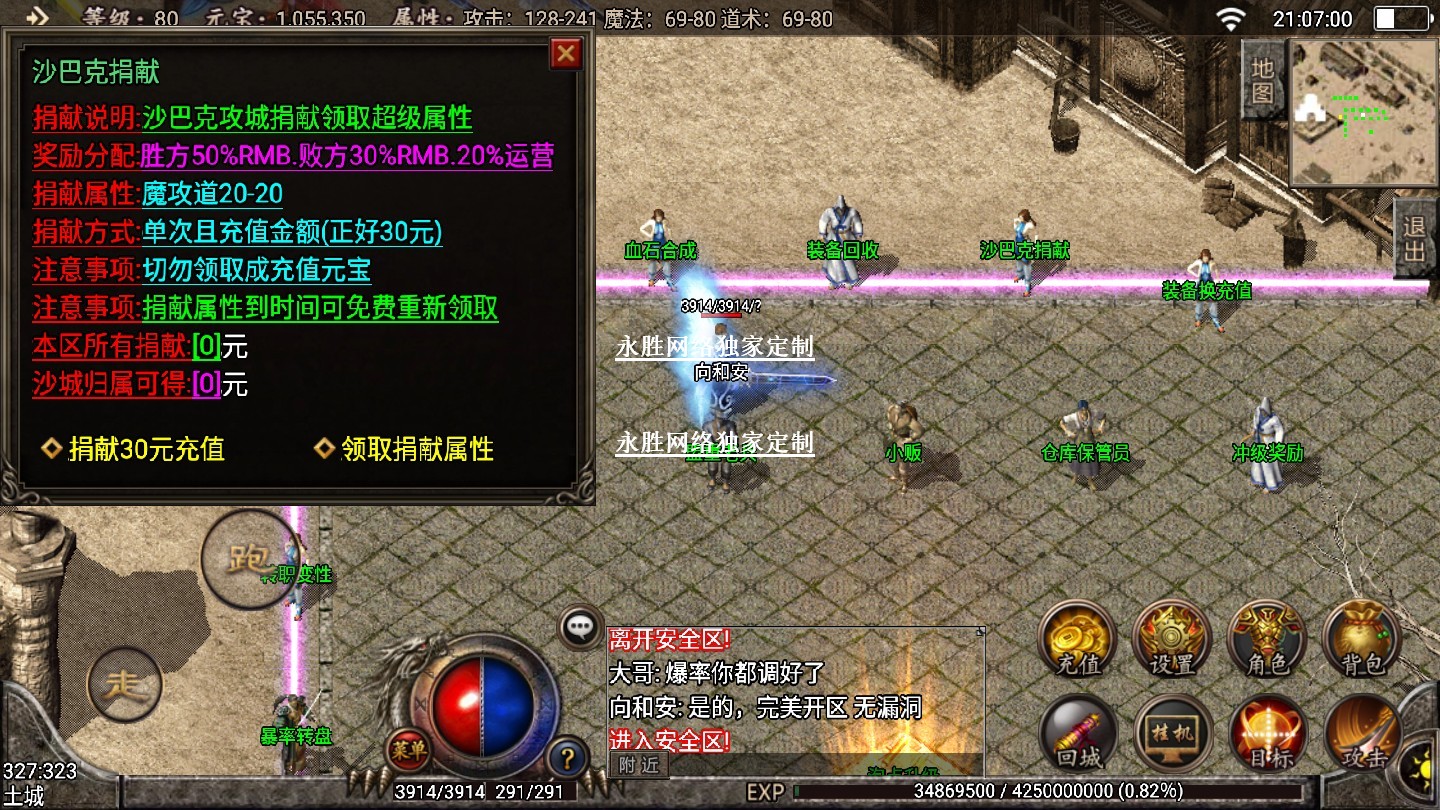Switch to 走 walk movement mode

tap(125, 685)
